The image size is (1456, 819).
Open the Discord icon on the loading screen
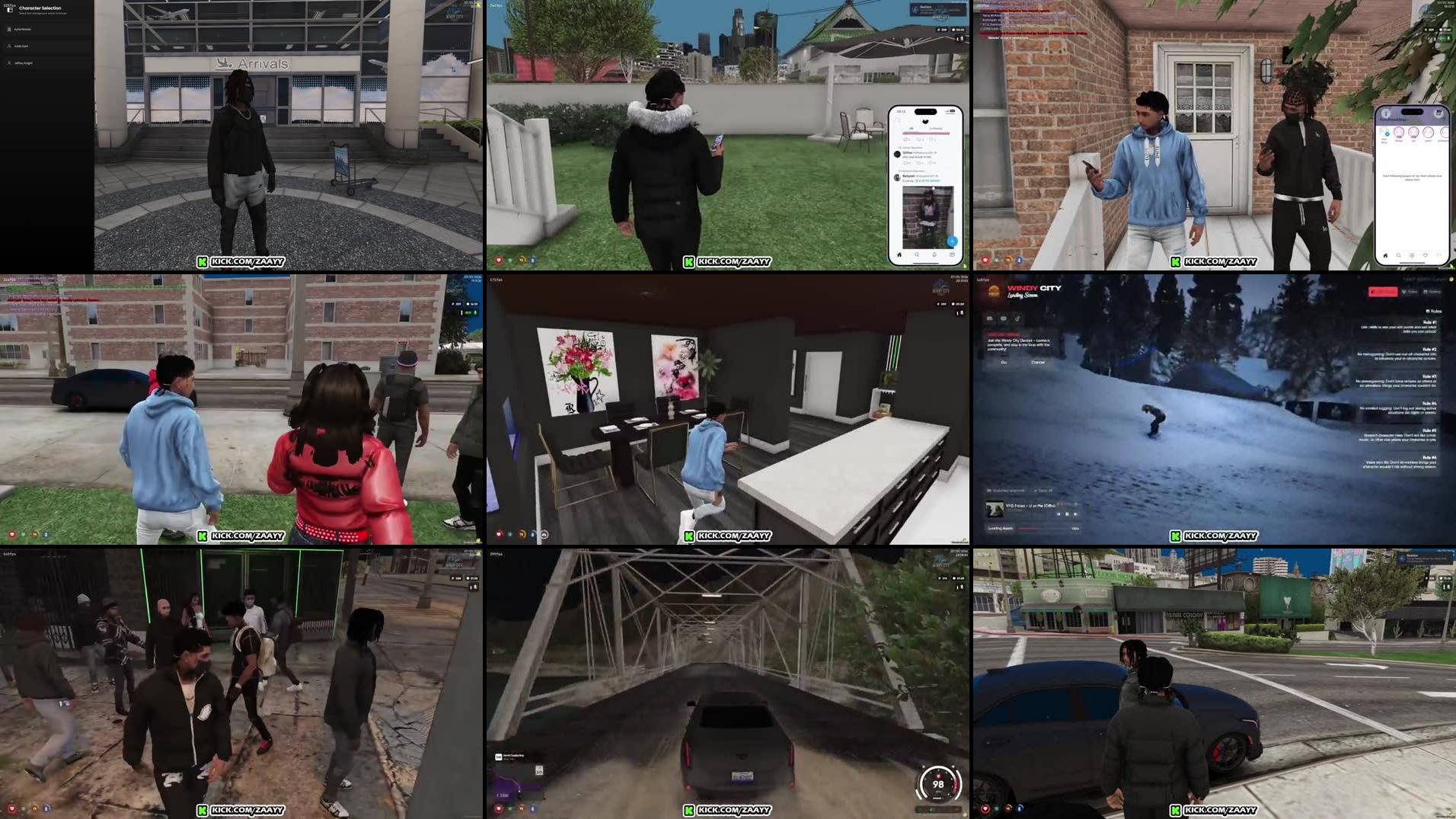990,318
